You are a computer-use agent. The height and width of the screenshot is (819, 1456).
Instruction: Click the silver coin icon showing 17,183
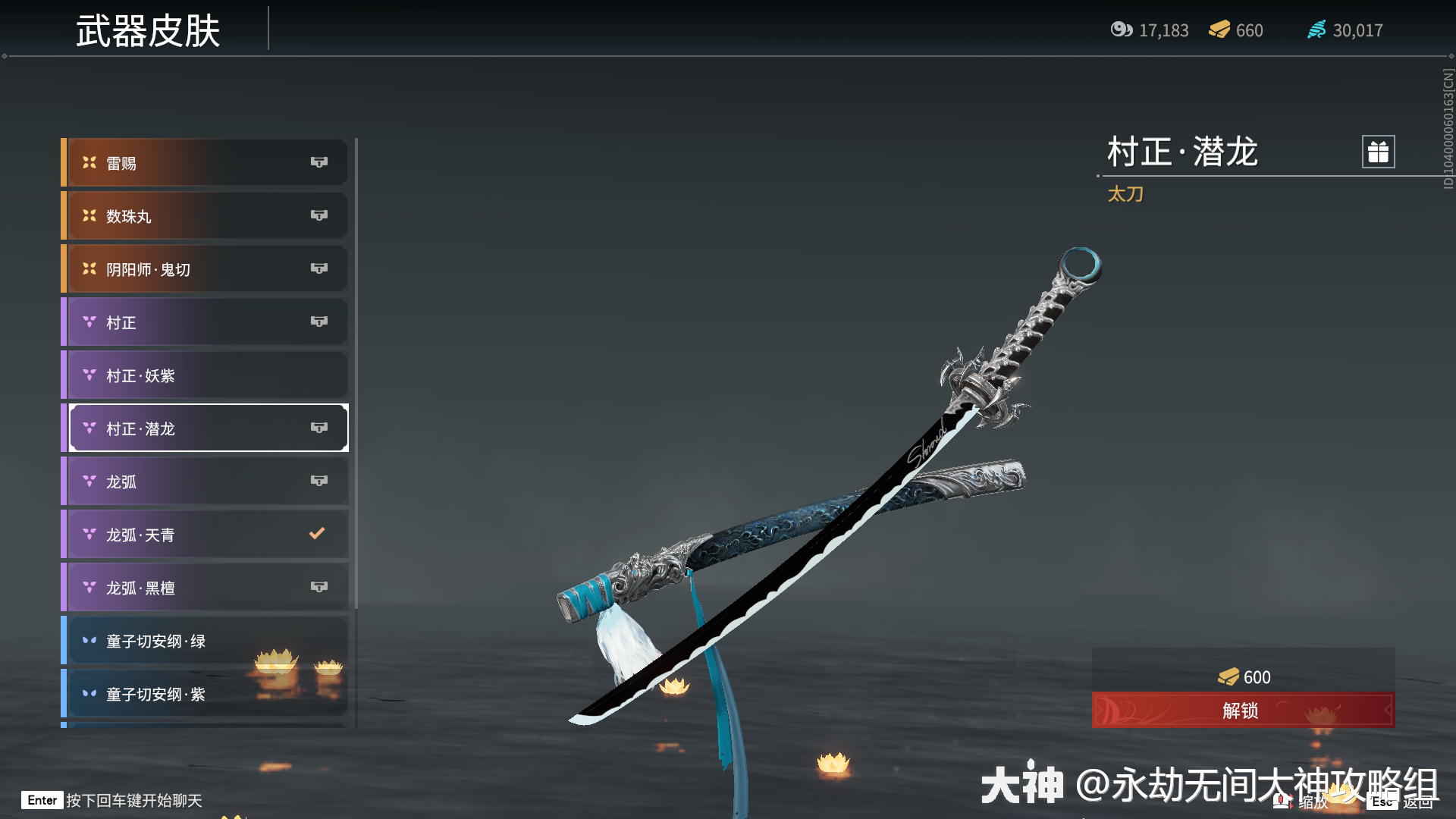coord(1124,30)
